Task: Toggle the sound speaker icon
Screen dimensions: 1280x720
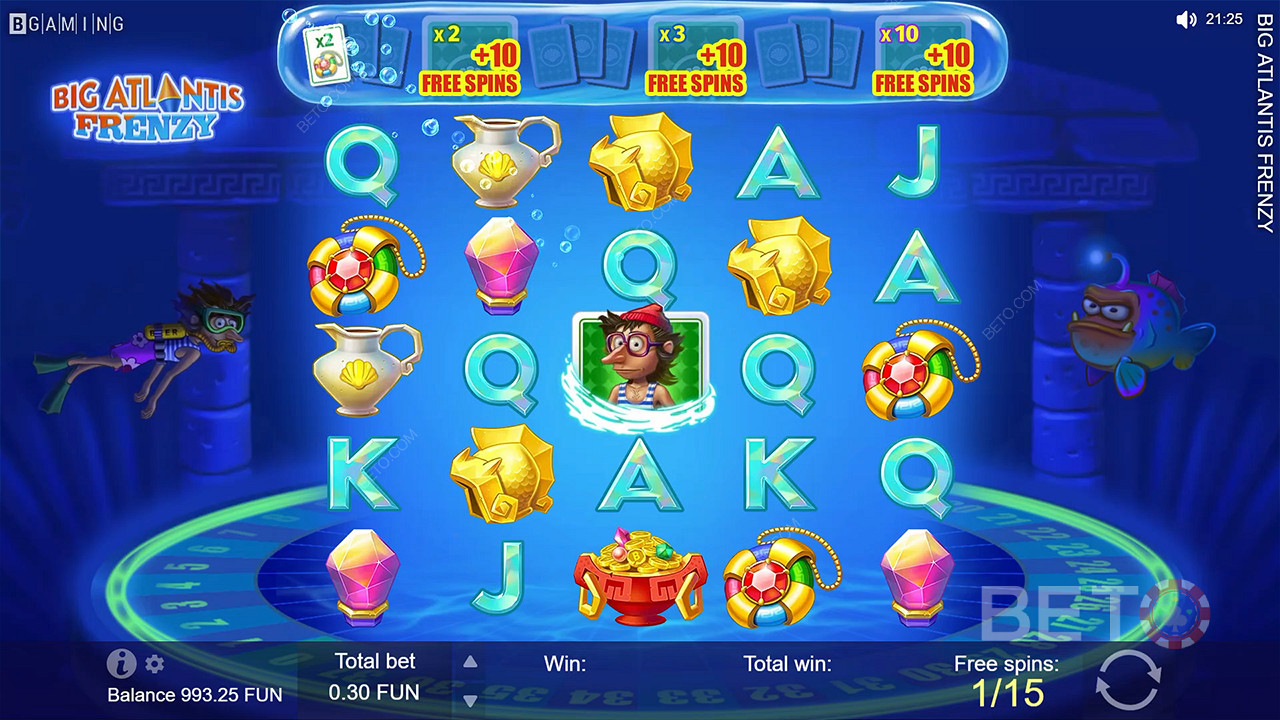Action: [1186, 19]
